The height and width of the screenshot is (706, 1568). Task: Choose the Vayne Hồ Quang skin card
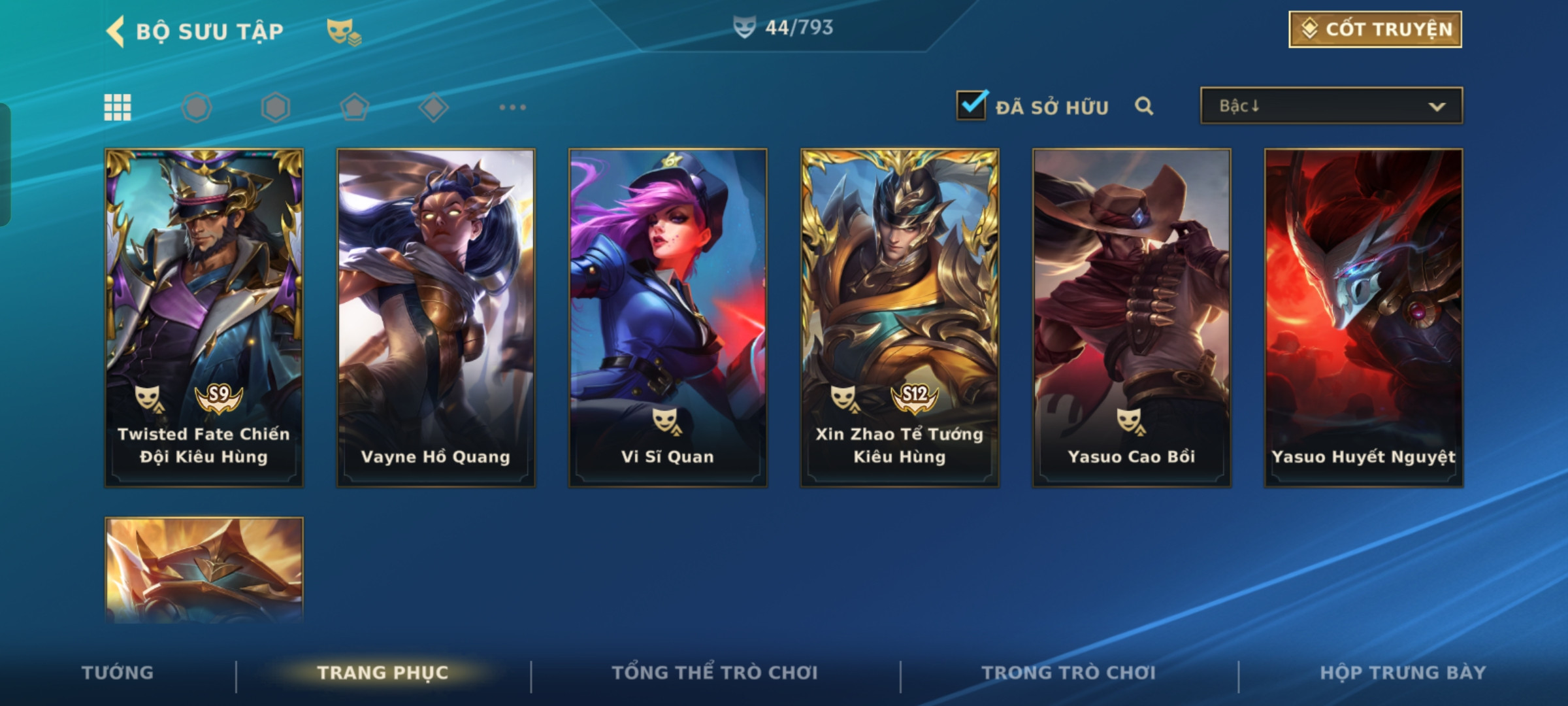click(x=436, y=318)
